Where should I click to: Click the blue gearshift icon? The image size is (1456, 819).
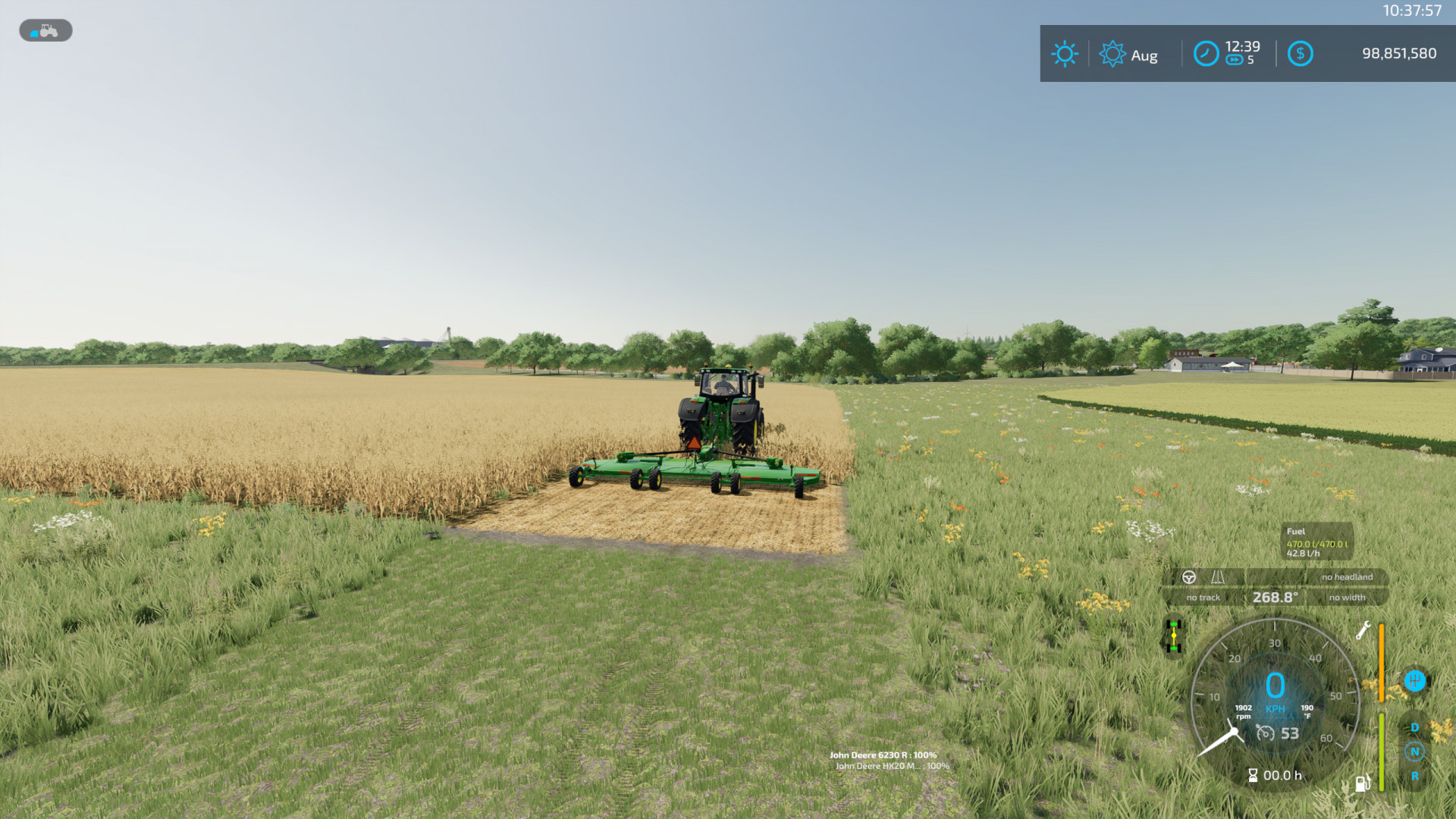[1415, 682]
